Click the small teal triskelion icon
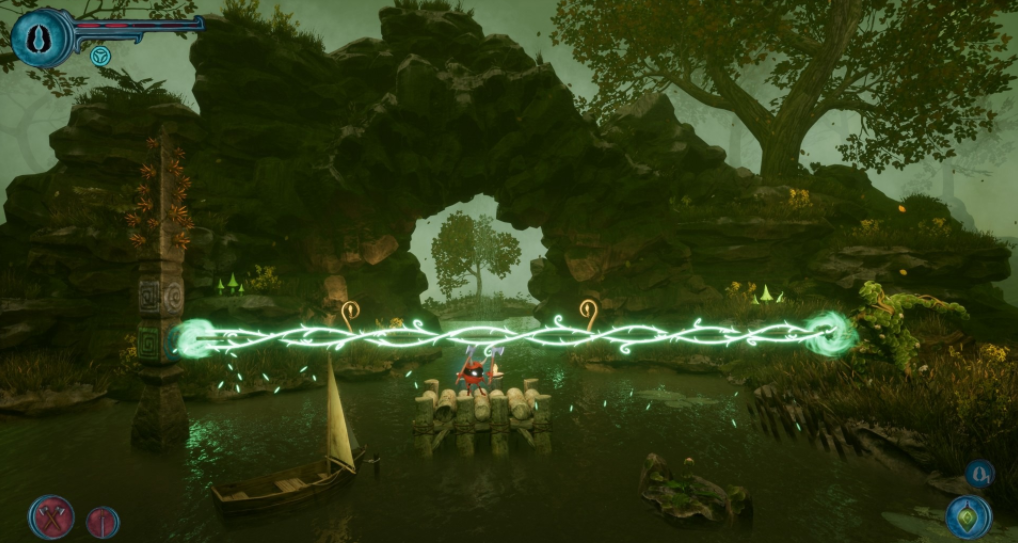This screenshot has width=1018, height=543. (100, 56)
